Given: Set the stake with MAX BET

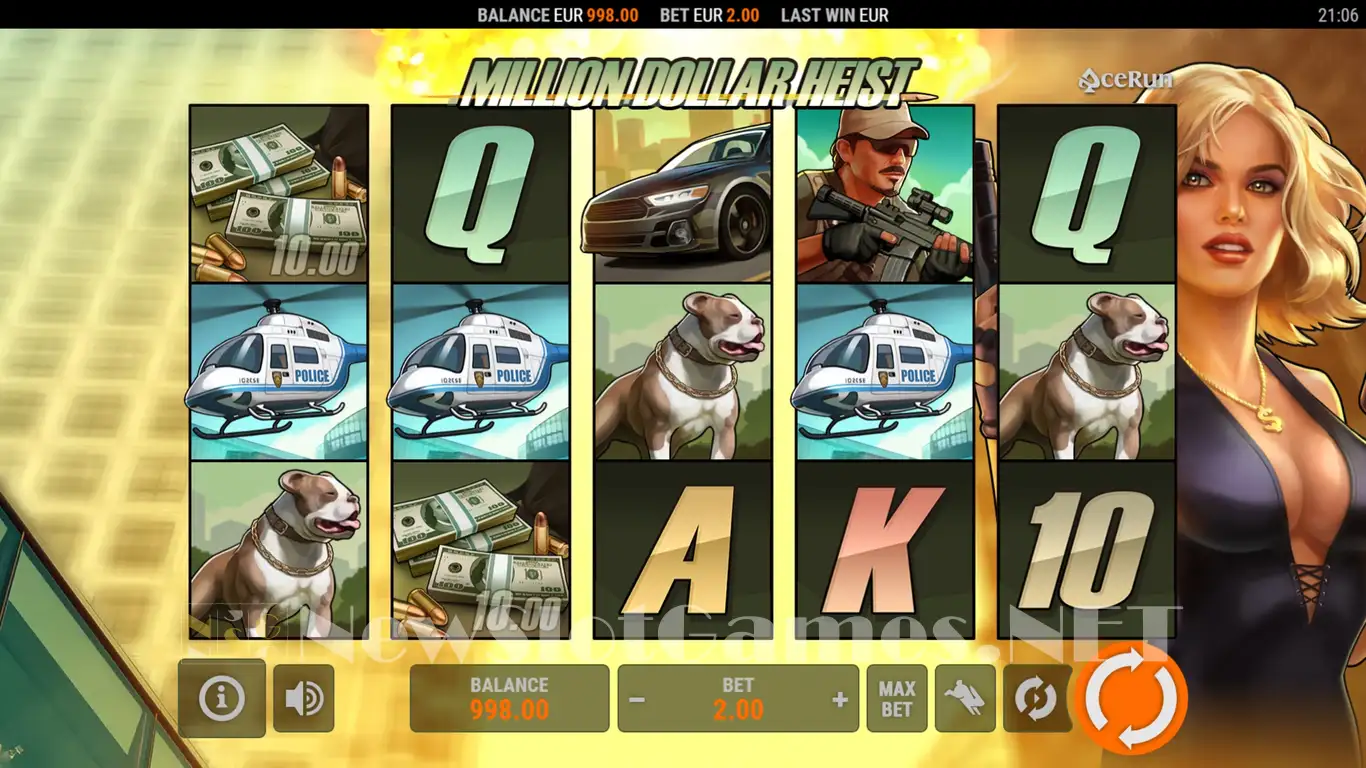Looking at the screenshot, I should click(897, 698).
